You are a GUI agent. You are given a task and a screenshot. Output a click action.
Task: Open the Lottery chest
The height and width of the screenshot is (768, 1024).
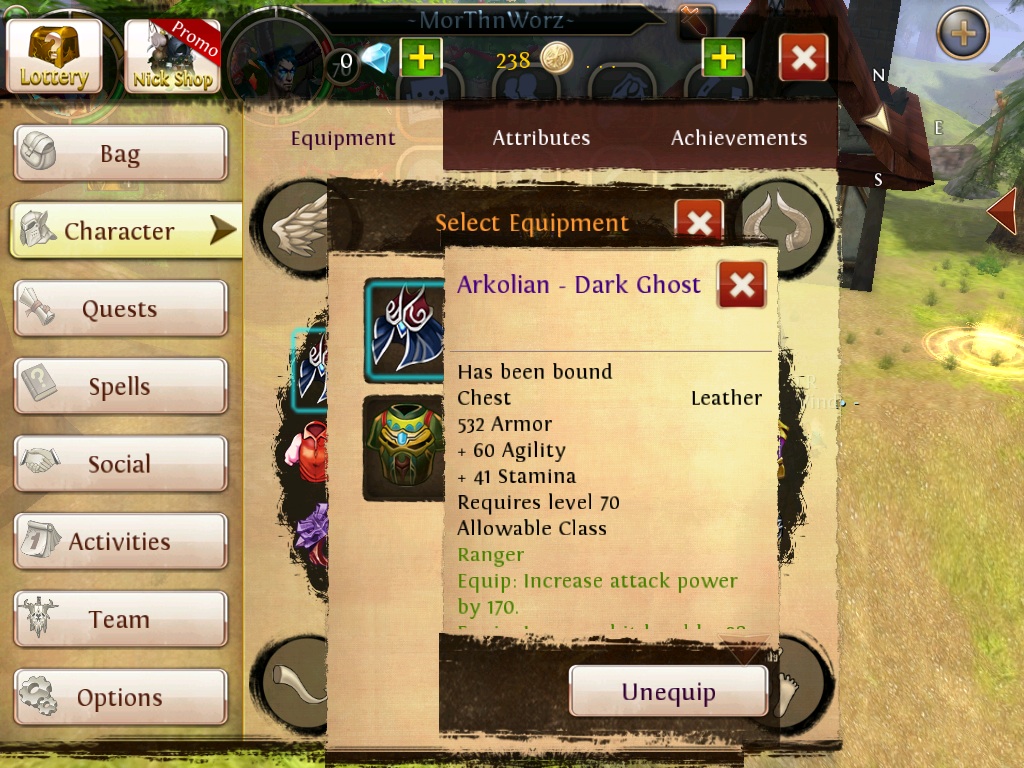54,56
